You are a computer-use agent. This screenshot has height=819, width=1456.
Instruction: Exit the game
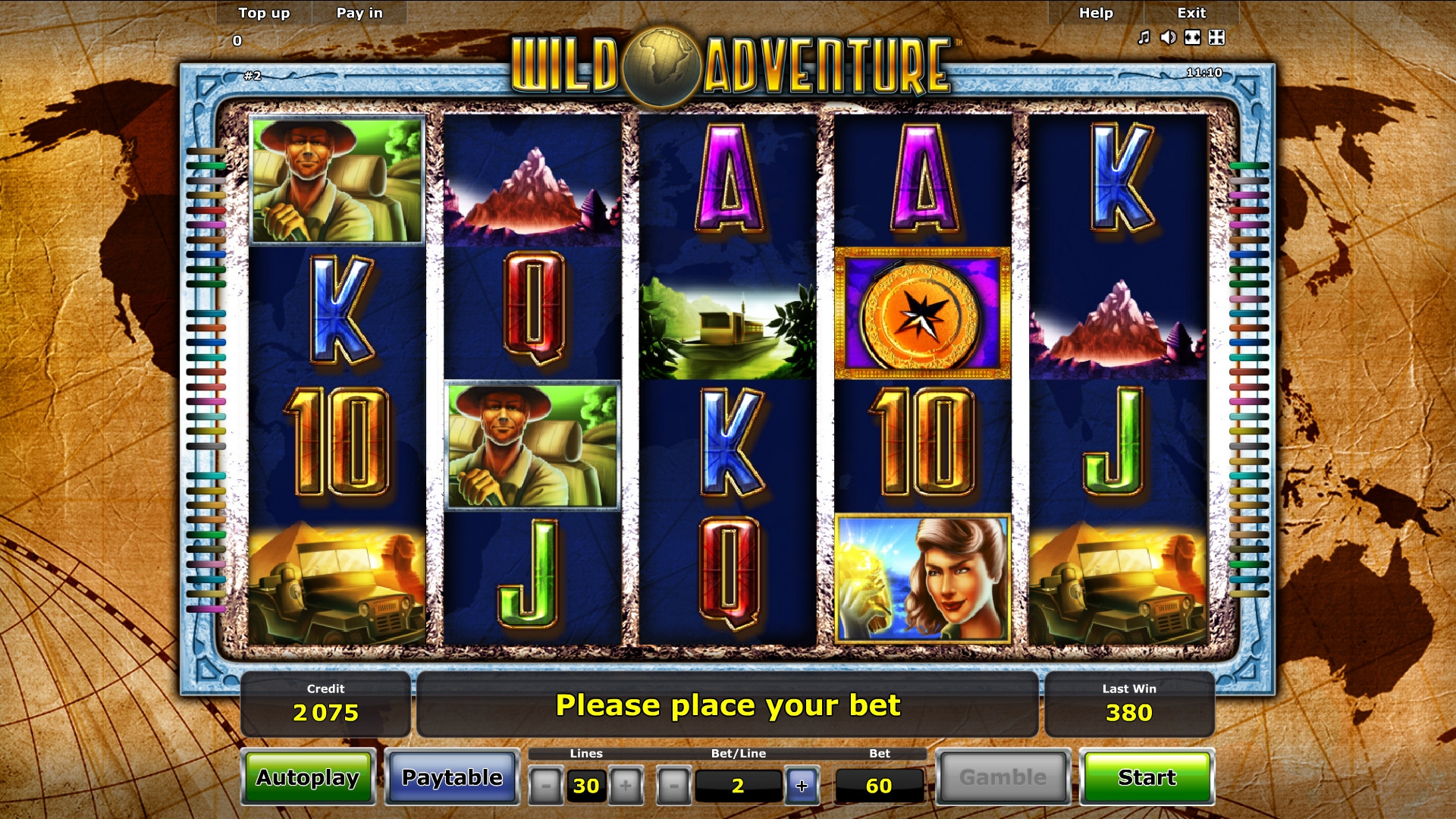[x=1191, y=13]
